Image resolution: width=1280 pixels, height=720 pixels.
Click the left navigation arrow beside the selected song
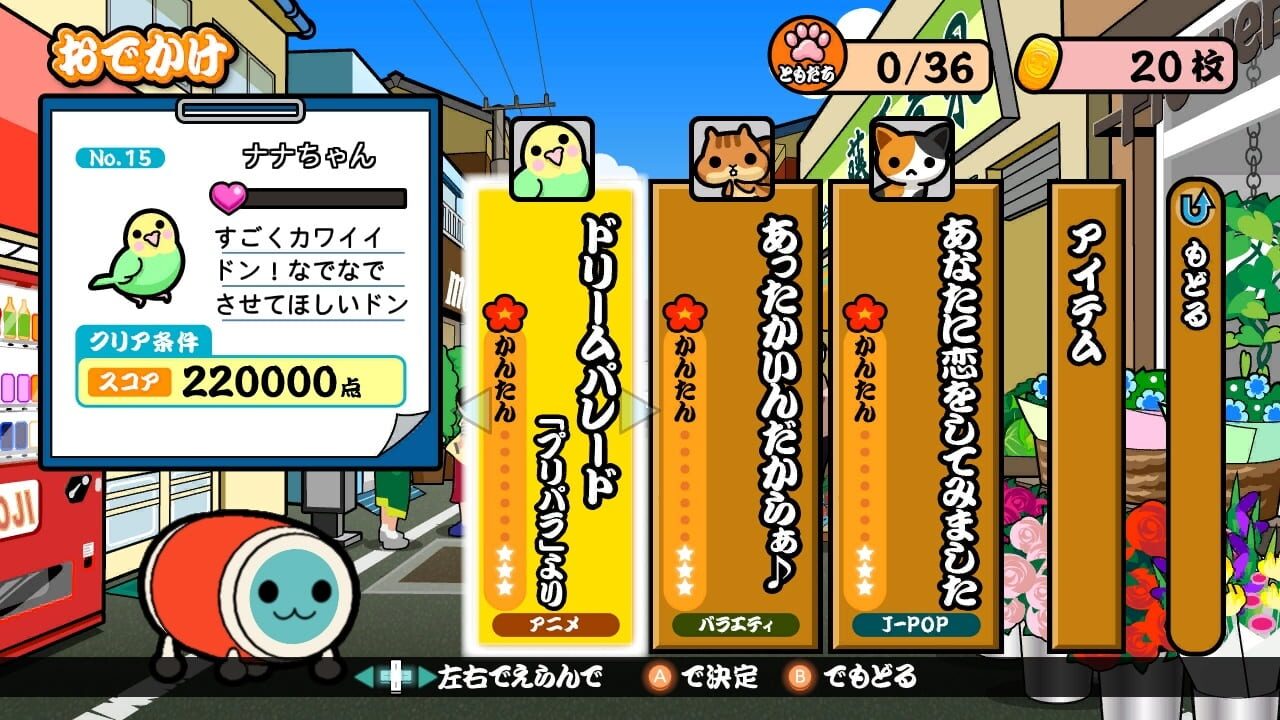point(475,410)
